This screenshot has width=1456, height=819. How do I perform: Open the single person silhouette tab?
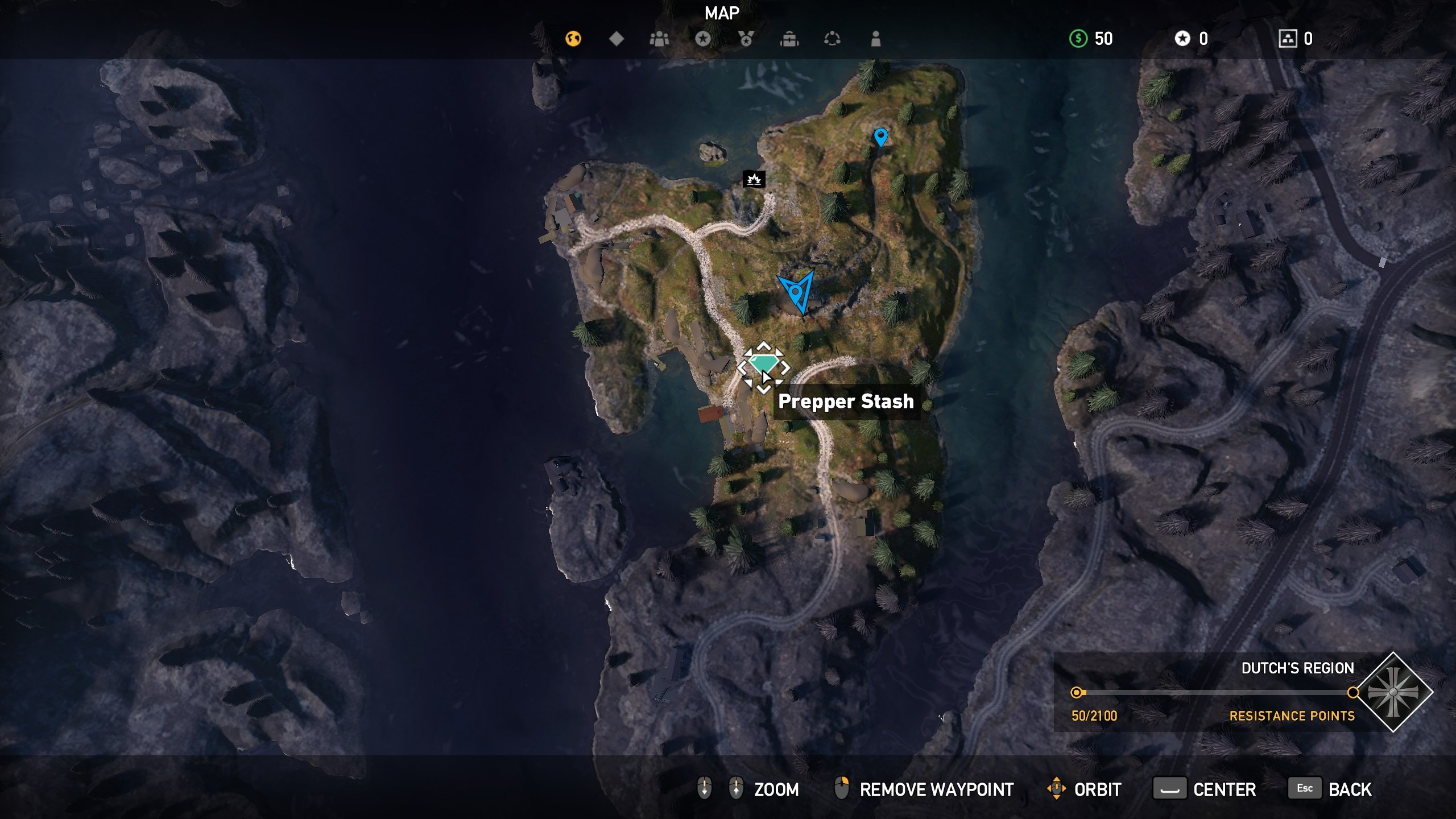point(876,39)
